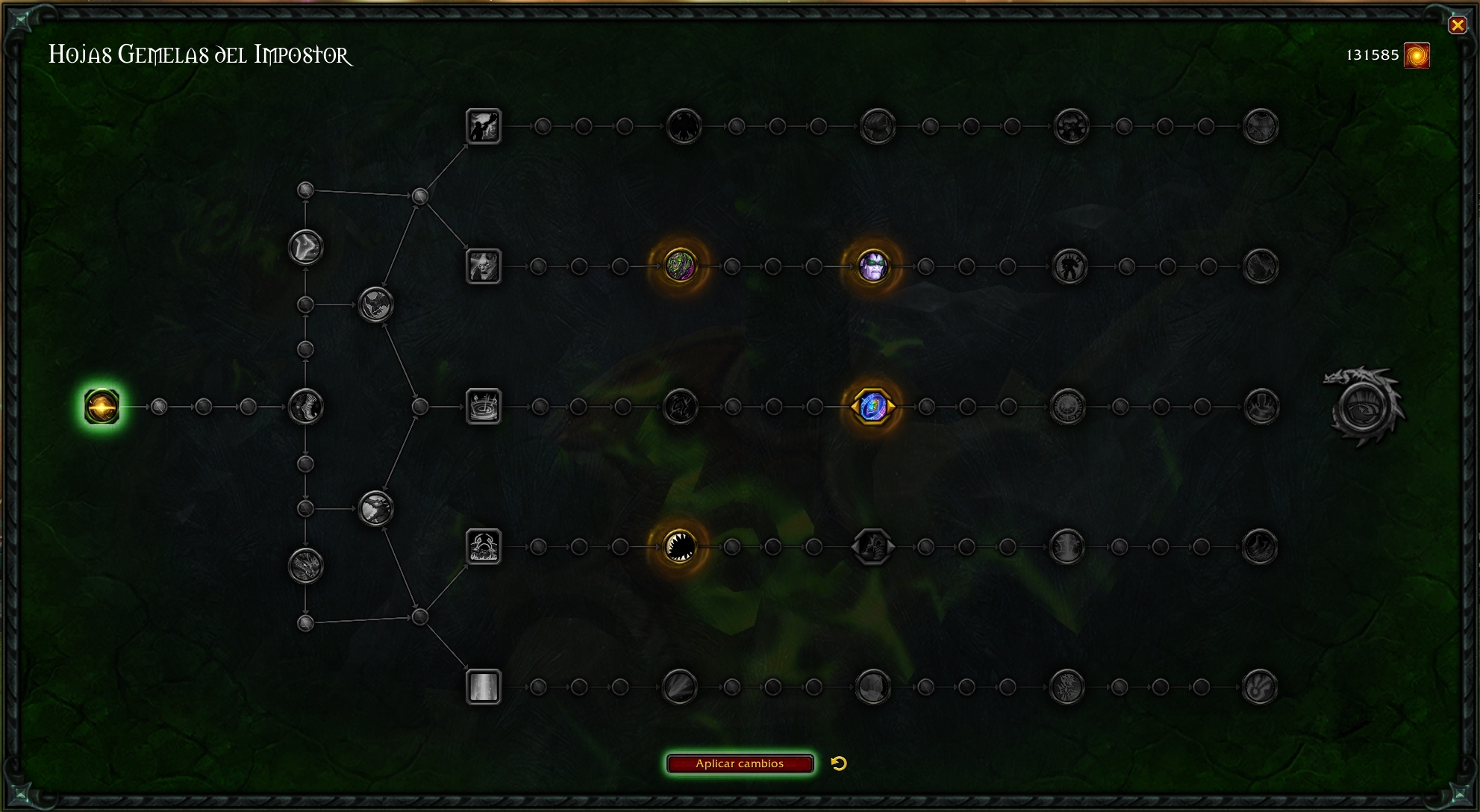The width and height of the screenshot is (1480, 812).
Task: Choose the green demon face trait
Action: pyautogui.click(x=679, y=266)
